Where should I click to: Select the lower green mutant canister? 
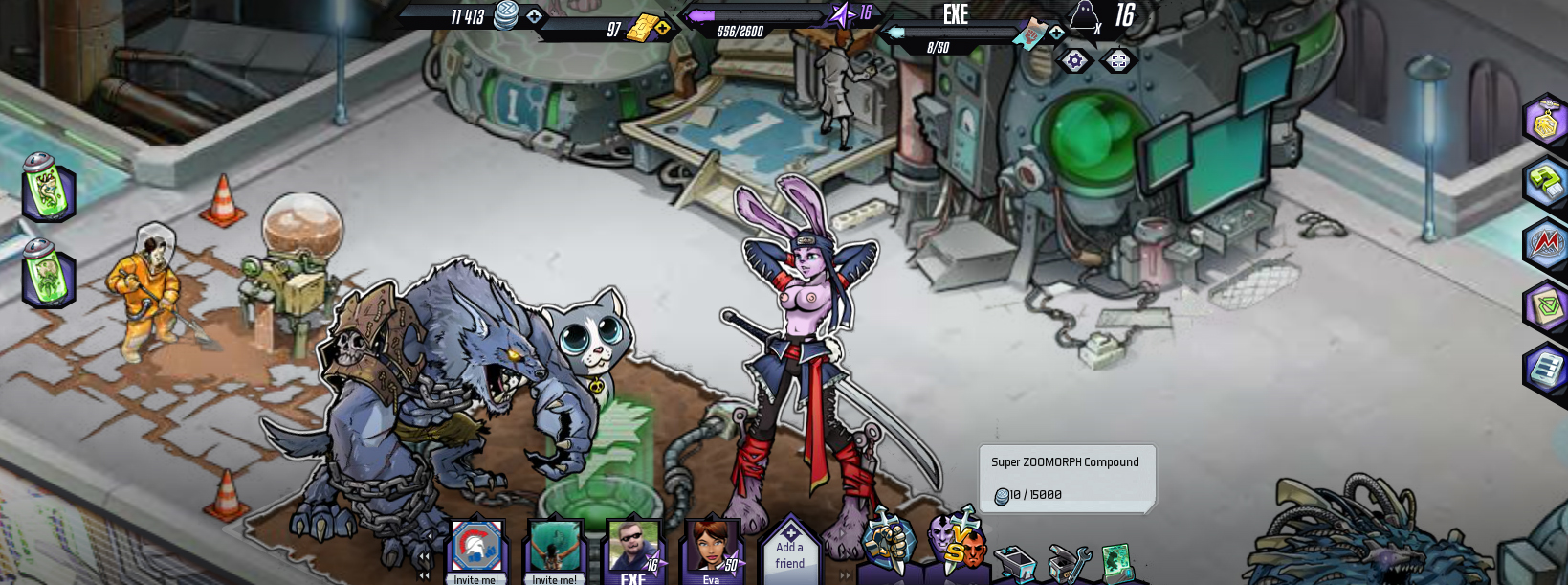click(48, 273)
